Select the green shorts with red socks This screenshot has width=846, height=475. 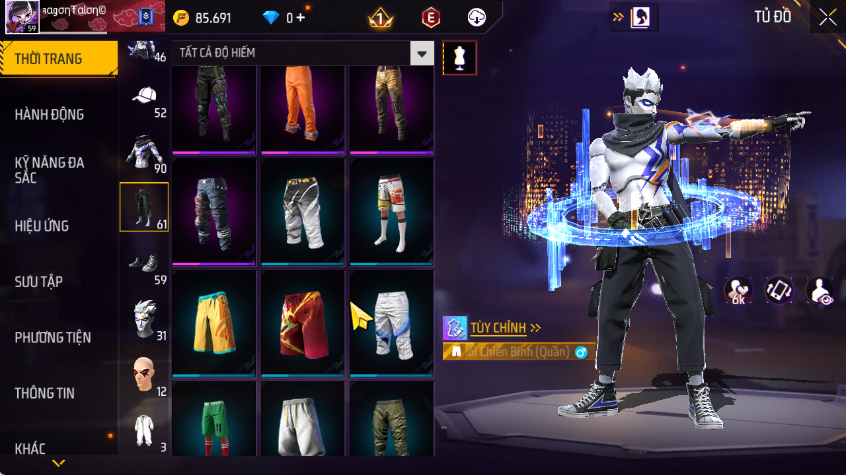[215, 425]
